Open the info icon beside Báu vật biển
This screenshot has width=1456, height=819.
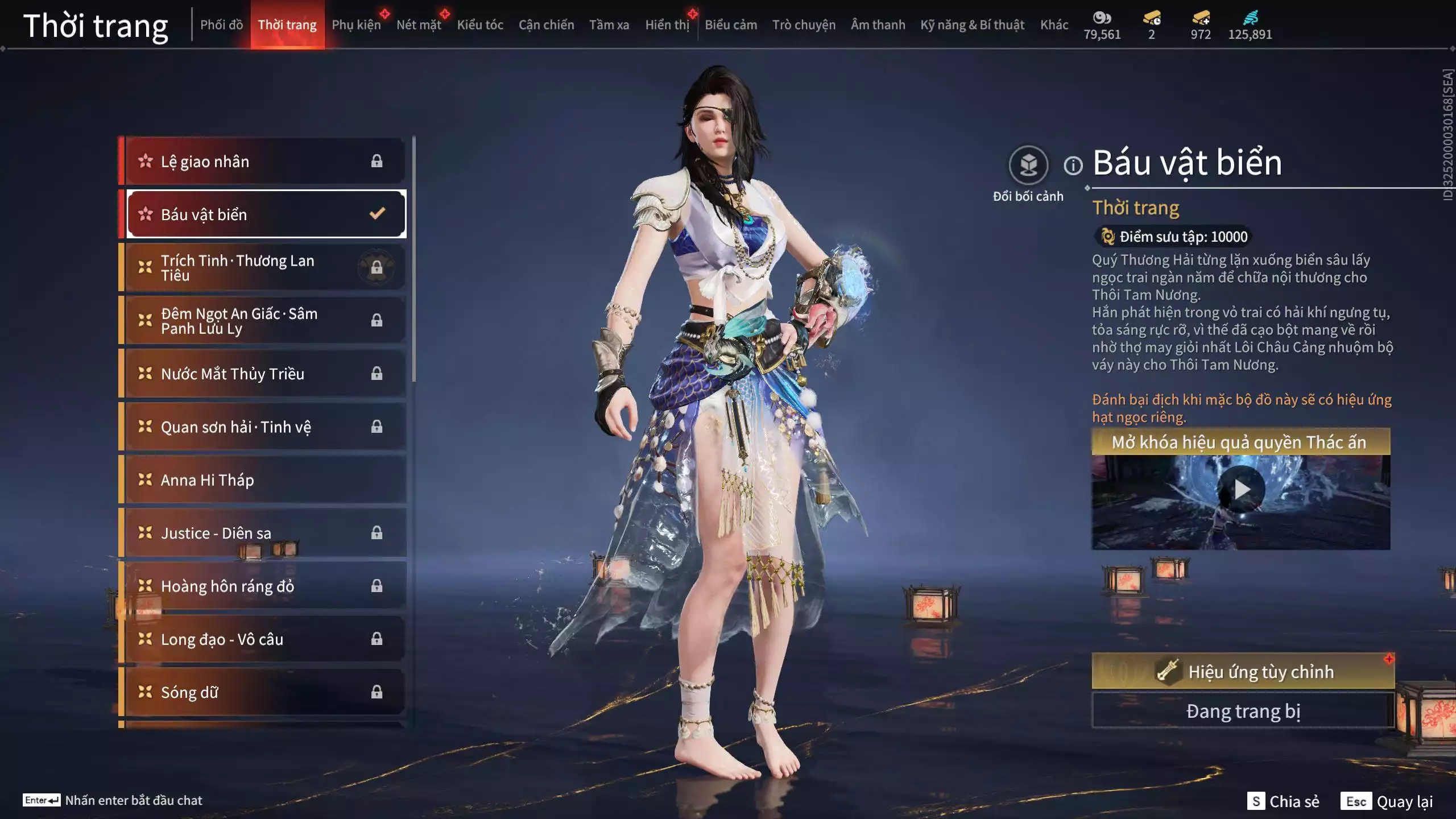[1073, 166]
